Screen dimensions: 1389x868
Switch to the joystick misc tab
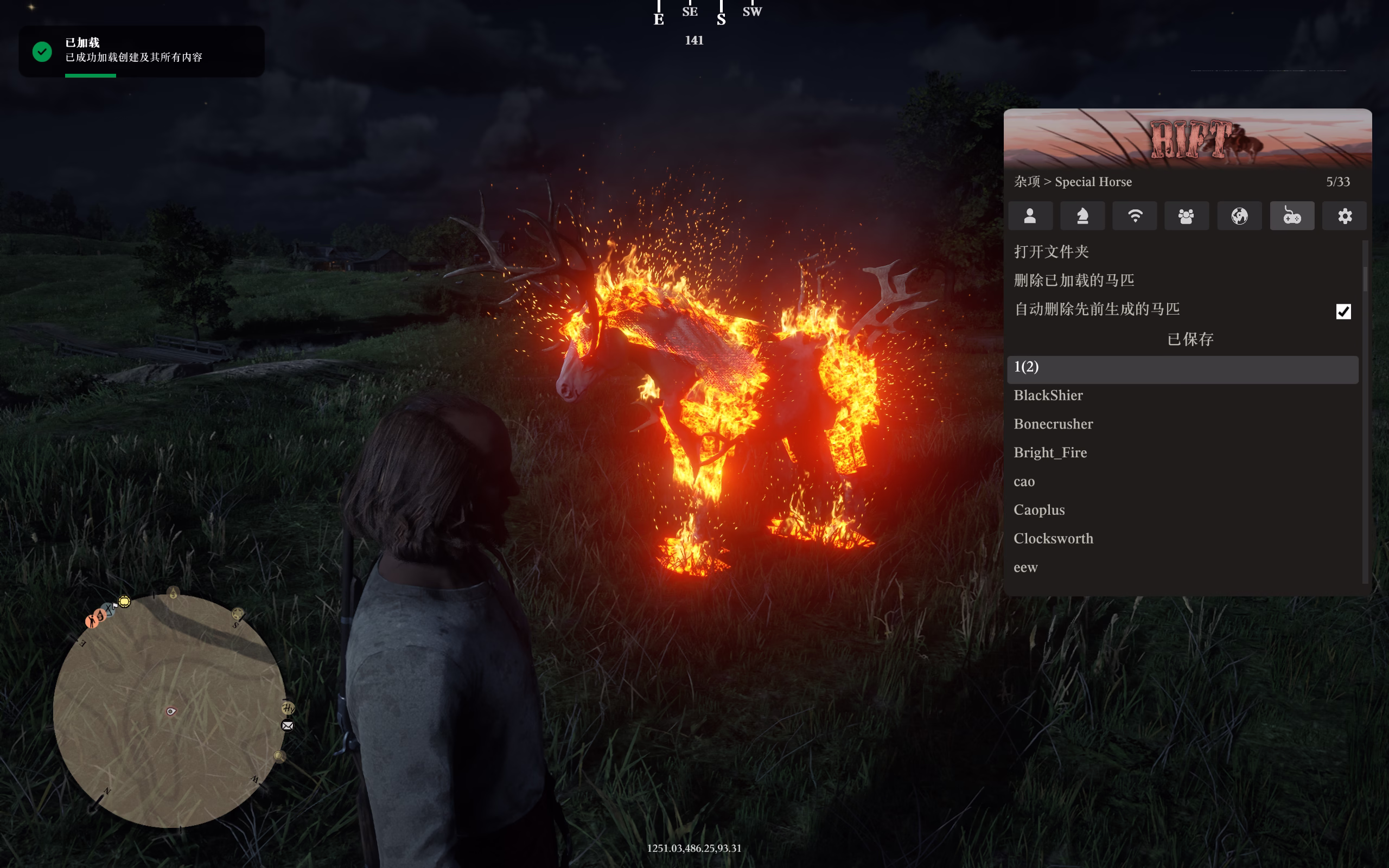tap(1291, 216)
